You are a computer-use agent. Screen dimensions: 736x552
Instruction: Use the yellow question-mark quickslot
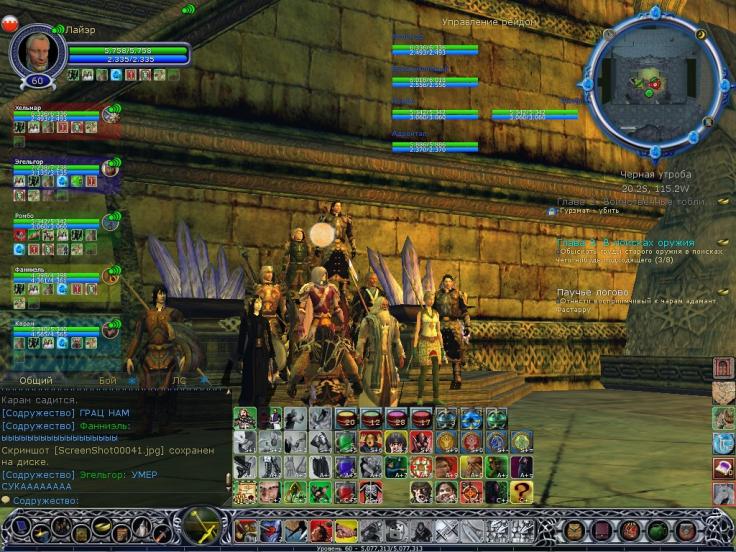(x=521, y=491)
